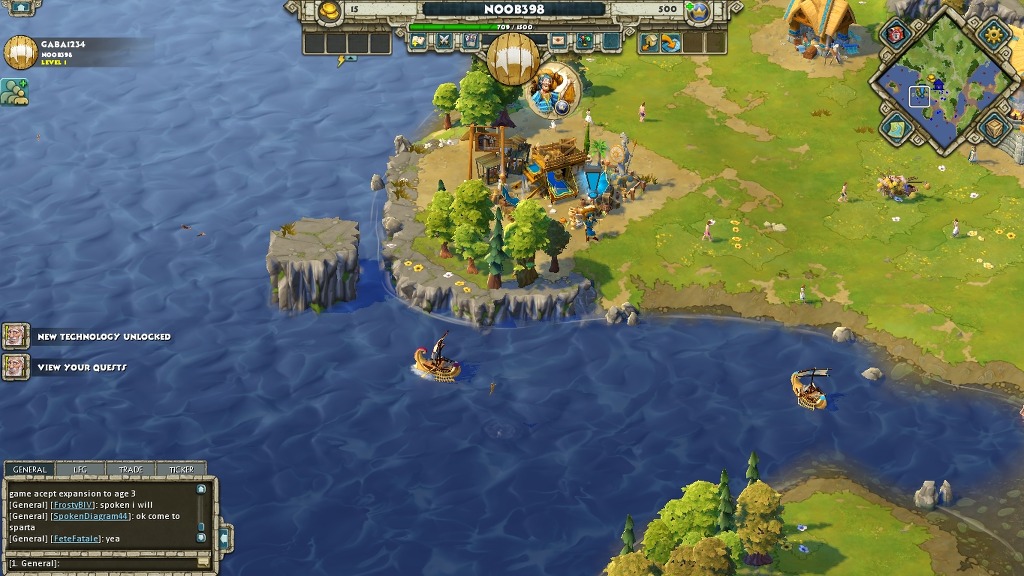Open the mail envelope icon
This screenshot has height=576, width=1024.
coord(558,42)
